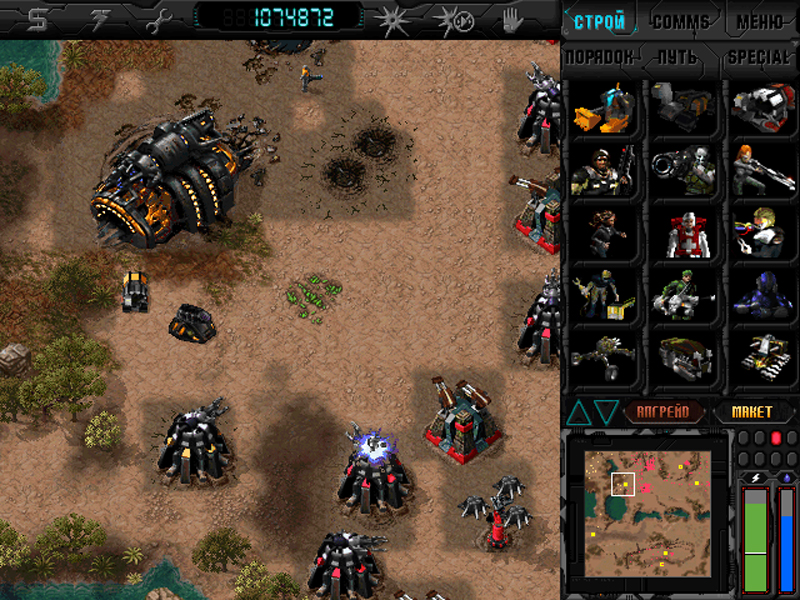Switch to the СТРОЙ build tab
The image size is (800, 600).
pyautogui.click(x=600, y=21)
